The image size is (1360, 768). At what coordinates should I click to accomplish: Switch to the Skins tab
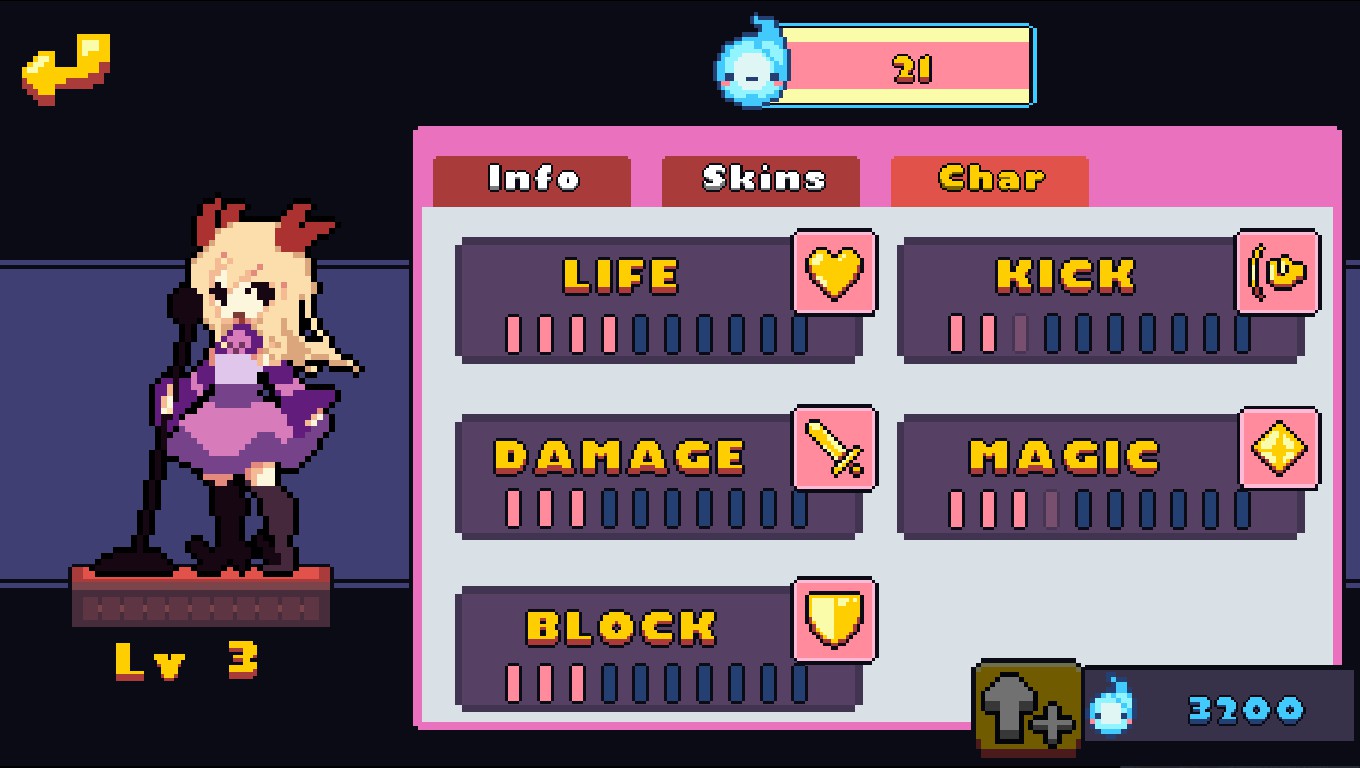(x=760, y=180)
